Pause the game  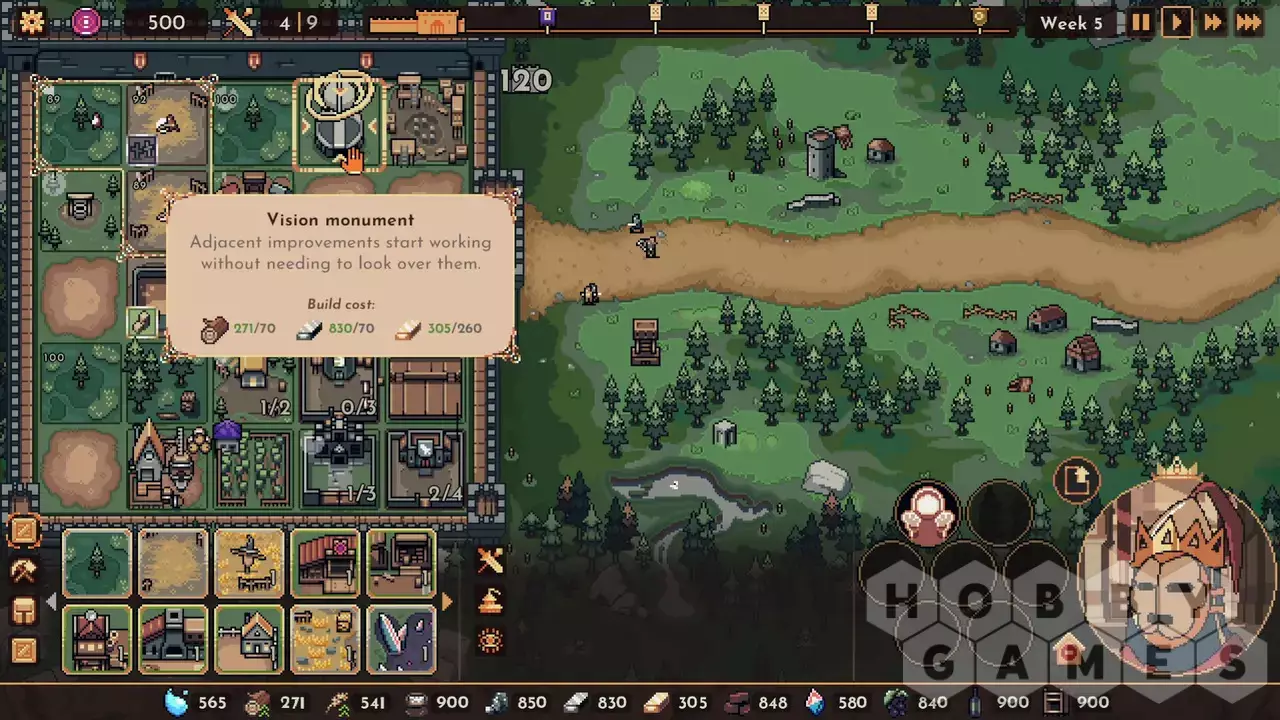tap(1140, 23)
